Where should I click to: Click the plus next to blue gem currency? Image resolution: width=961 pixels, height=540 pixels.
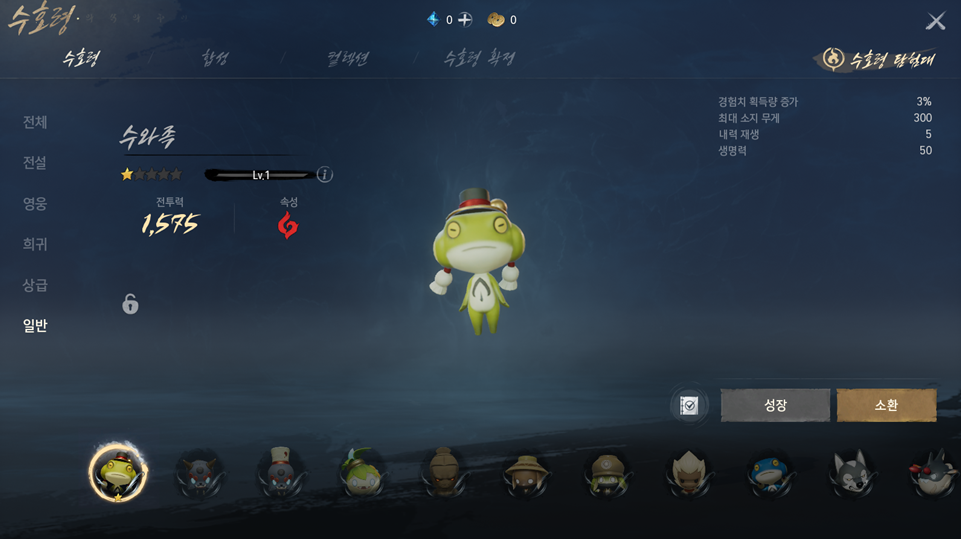point(465,20)
